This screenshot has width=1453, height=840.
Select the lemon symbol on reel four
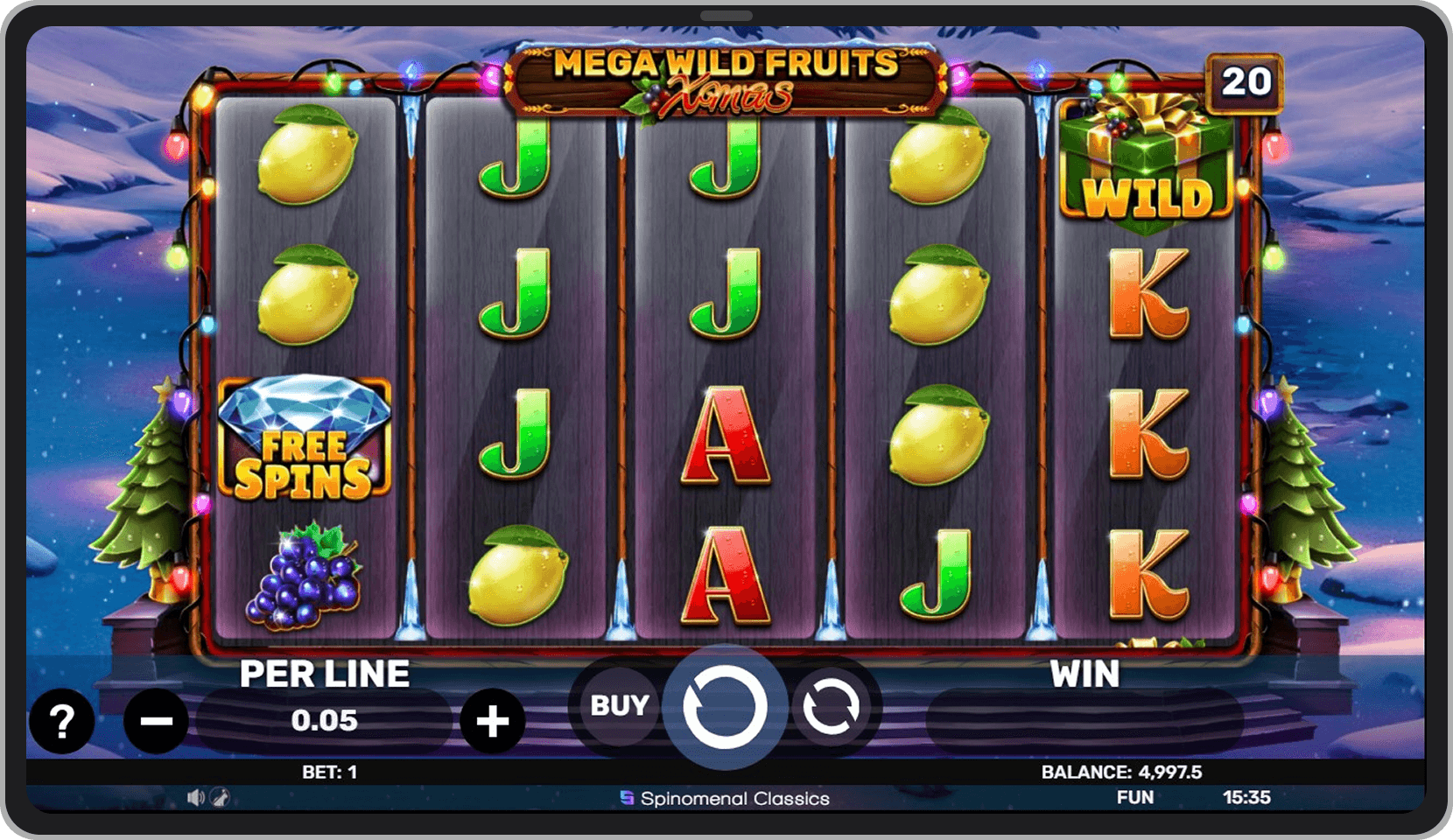coord(939,297)
